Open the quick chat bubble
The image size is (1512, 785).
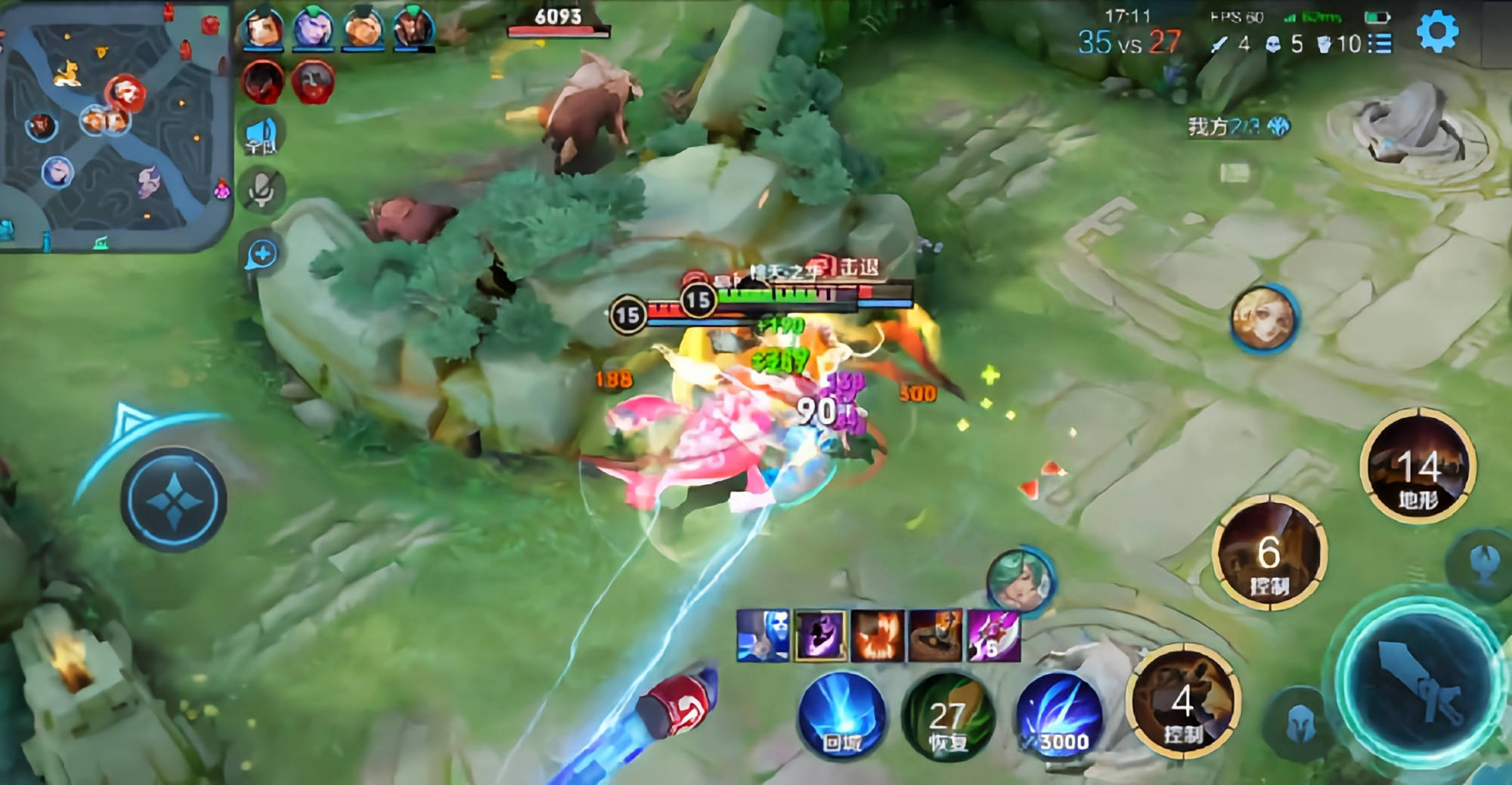pyautogui.click(x=262, y=255)
